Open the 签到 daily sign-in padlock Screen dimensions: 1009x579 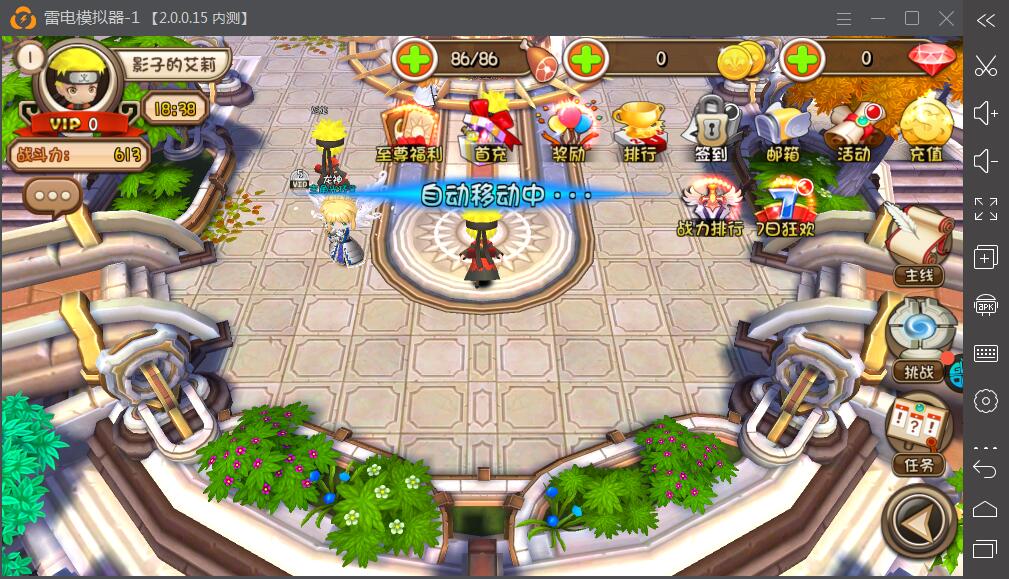coord(711,130)
